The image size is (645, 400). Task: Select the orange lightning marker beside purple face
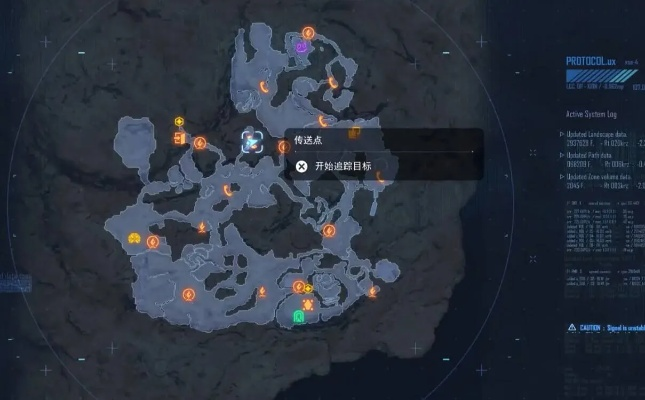(309, 33)
